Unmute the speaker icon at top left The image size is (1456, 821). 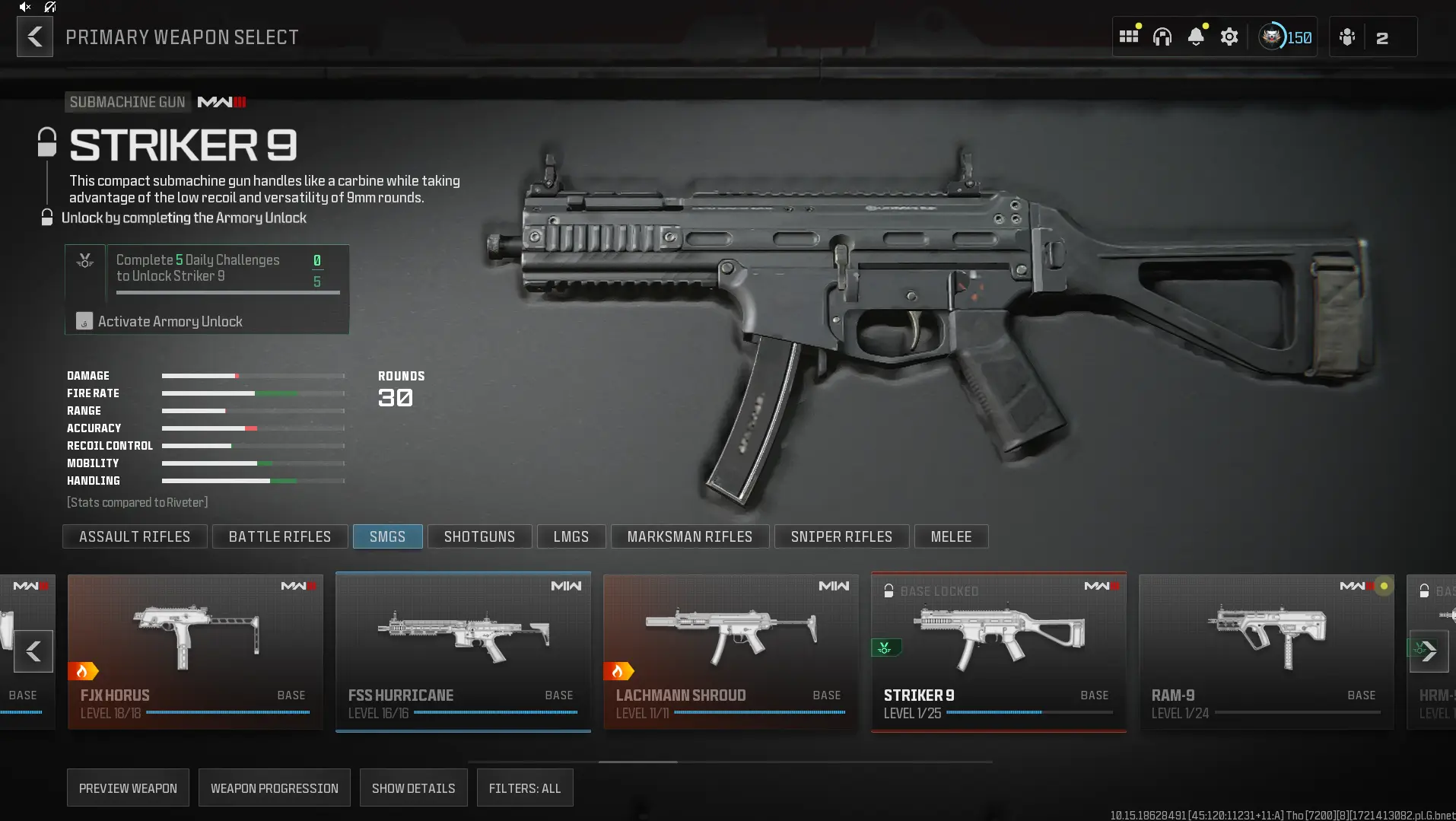pos(23,8)
